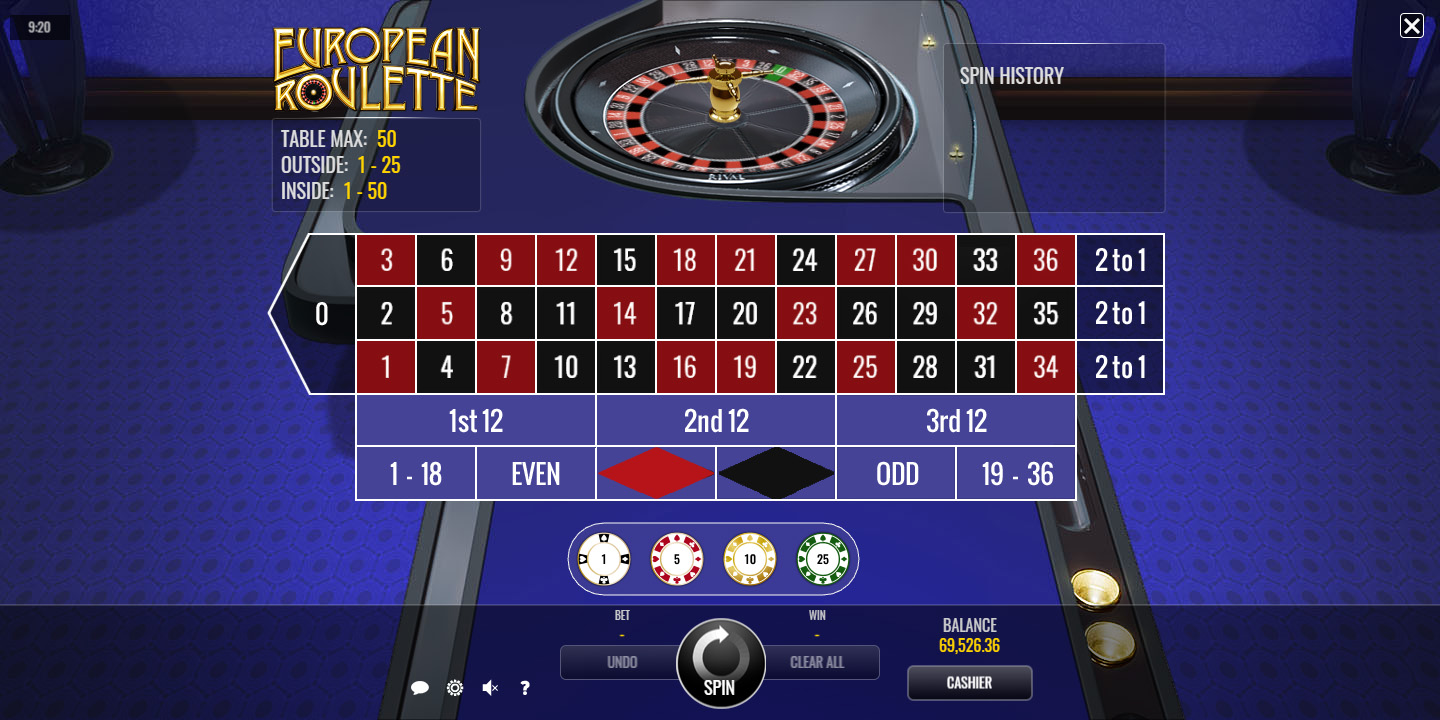Open the gear settings
Screen dimensions: 1440x720
455,688
